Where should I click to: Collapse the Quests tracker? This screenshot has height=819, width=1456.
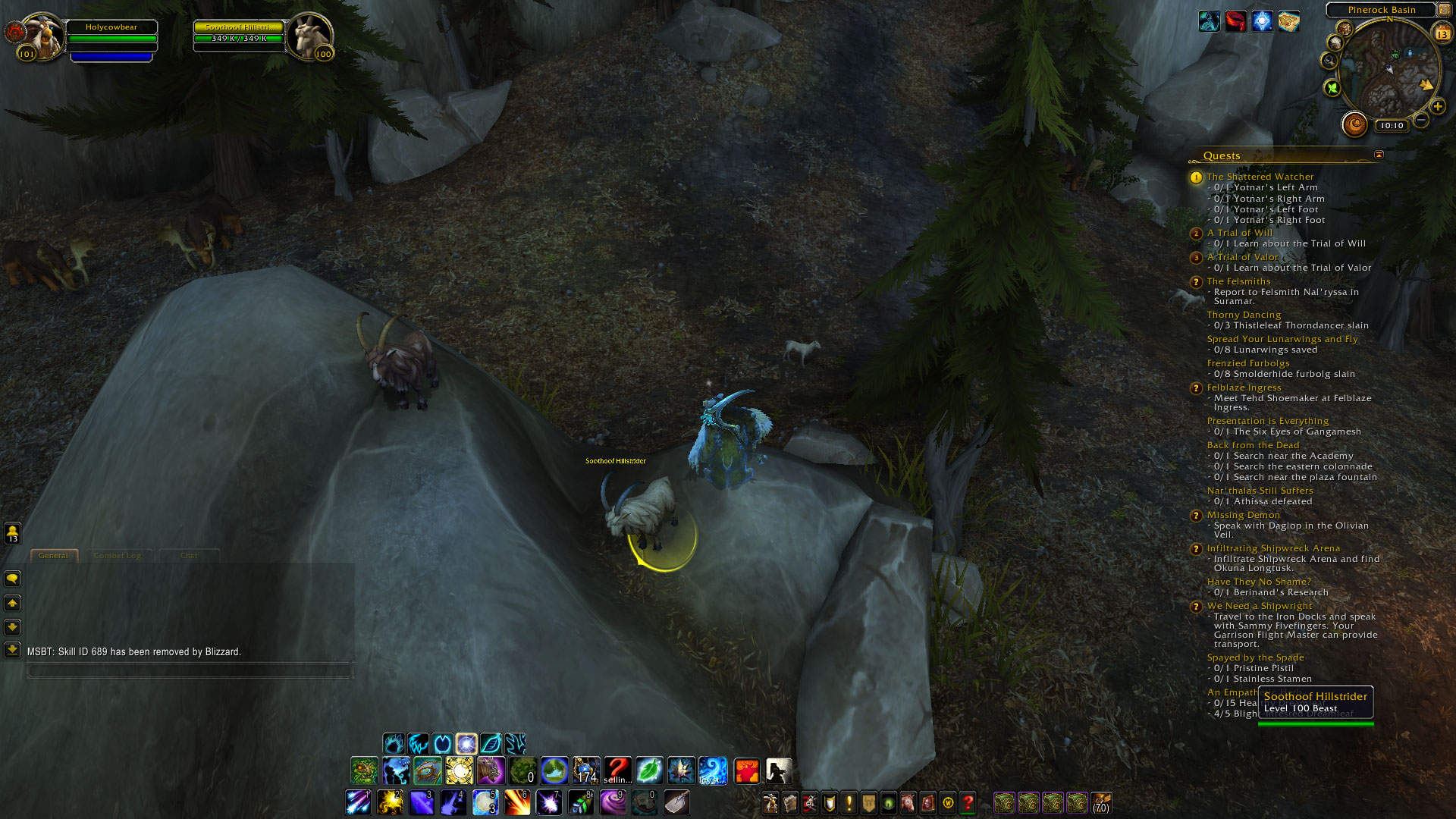(x=1379, y=155)
